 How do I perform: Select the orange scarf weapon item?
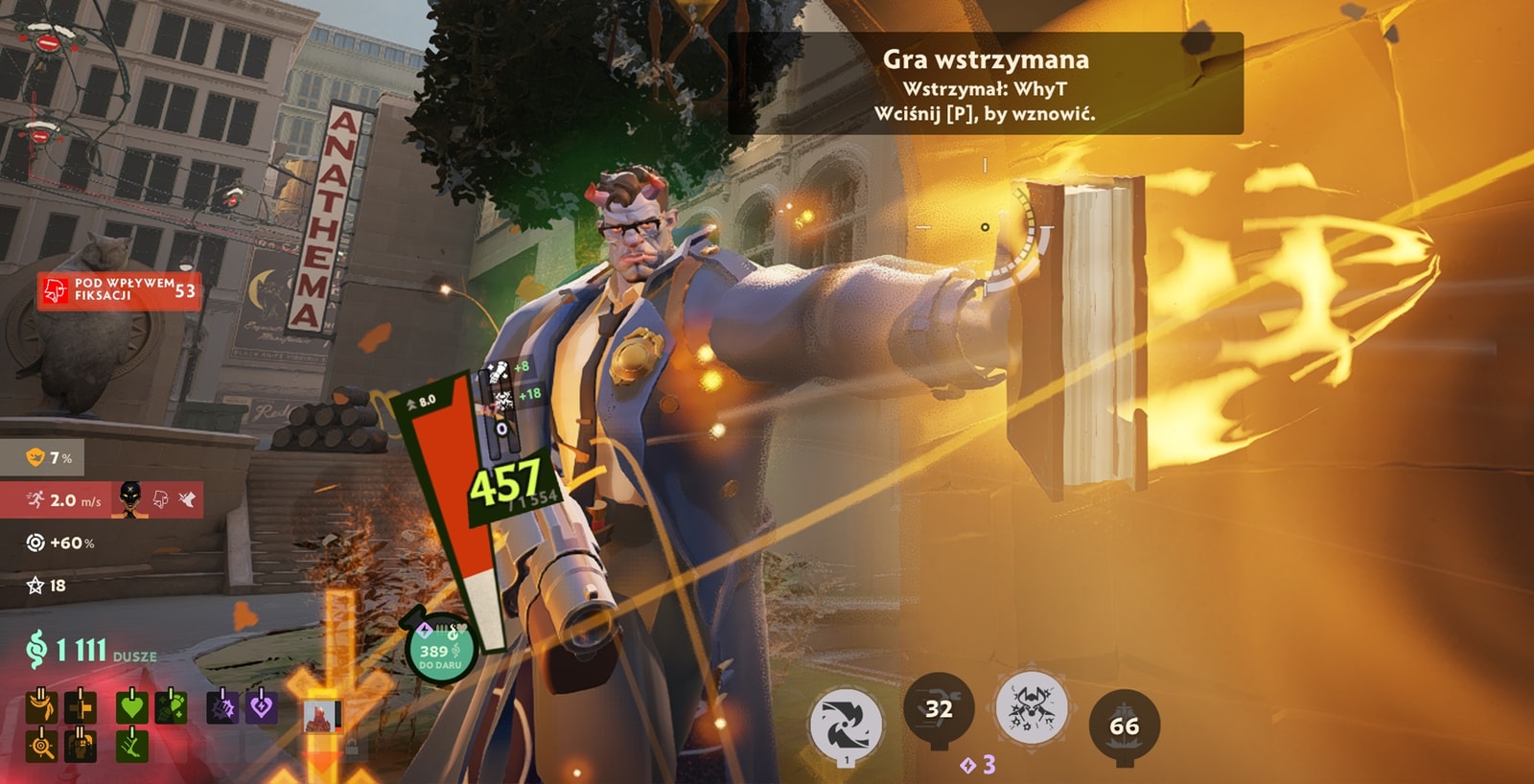pyautogui.click(x=41, y=707)
